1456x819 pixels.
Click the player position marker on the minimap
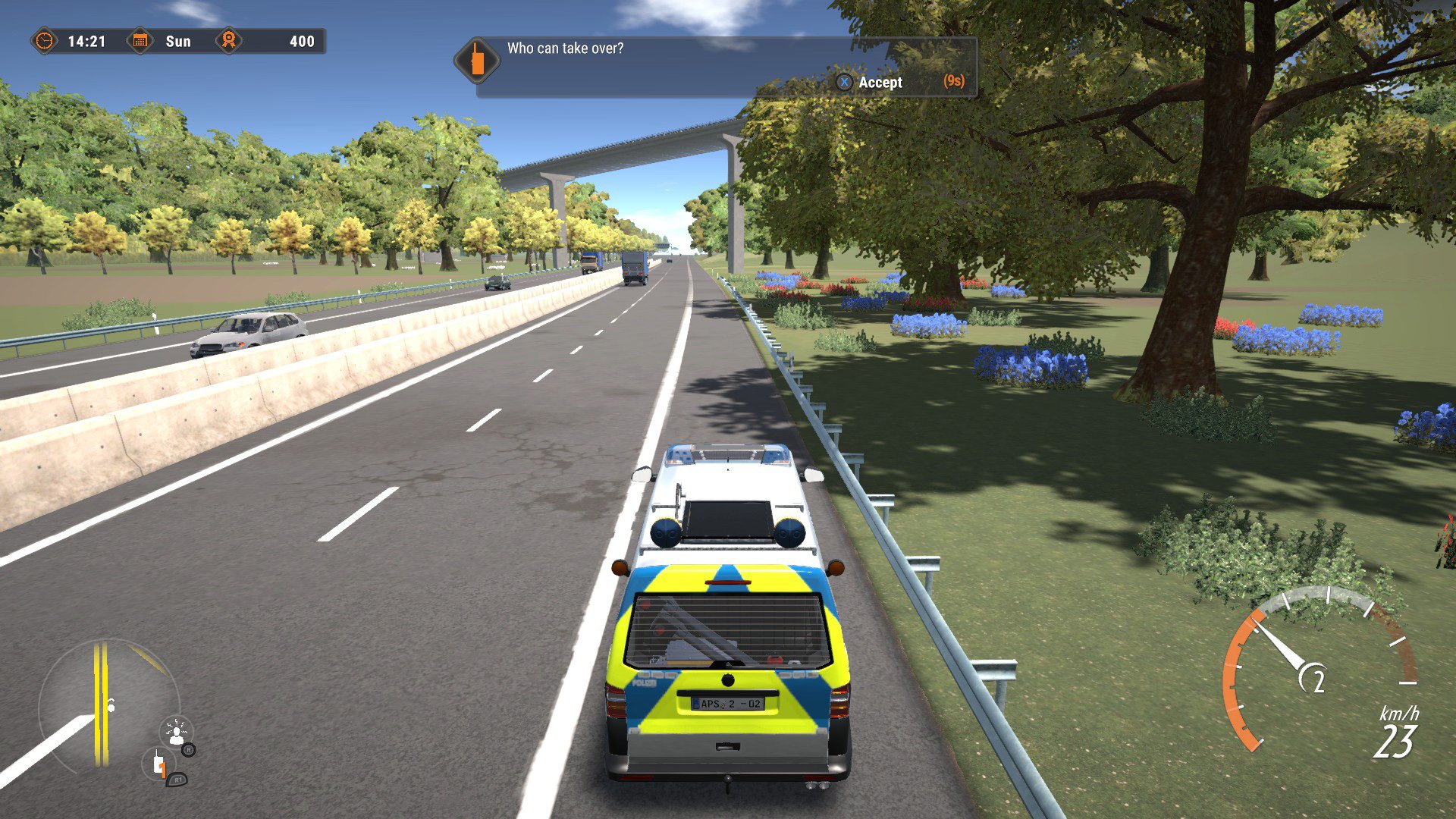111,706
